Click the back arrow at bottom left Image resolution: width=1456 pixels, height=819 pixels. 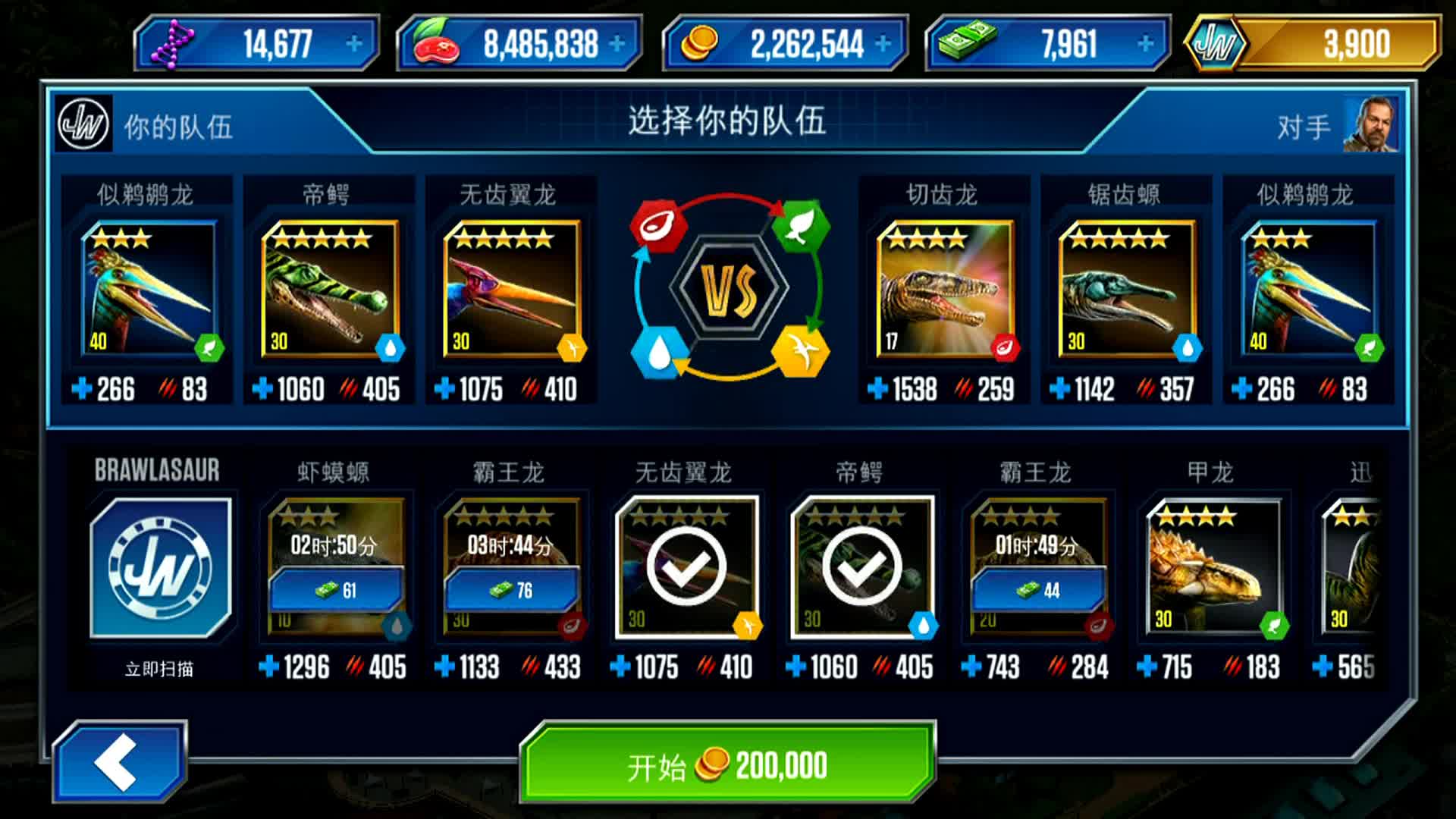[121, 762]
